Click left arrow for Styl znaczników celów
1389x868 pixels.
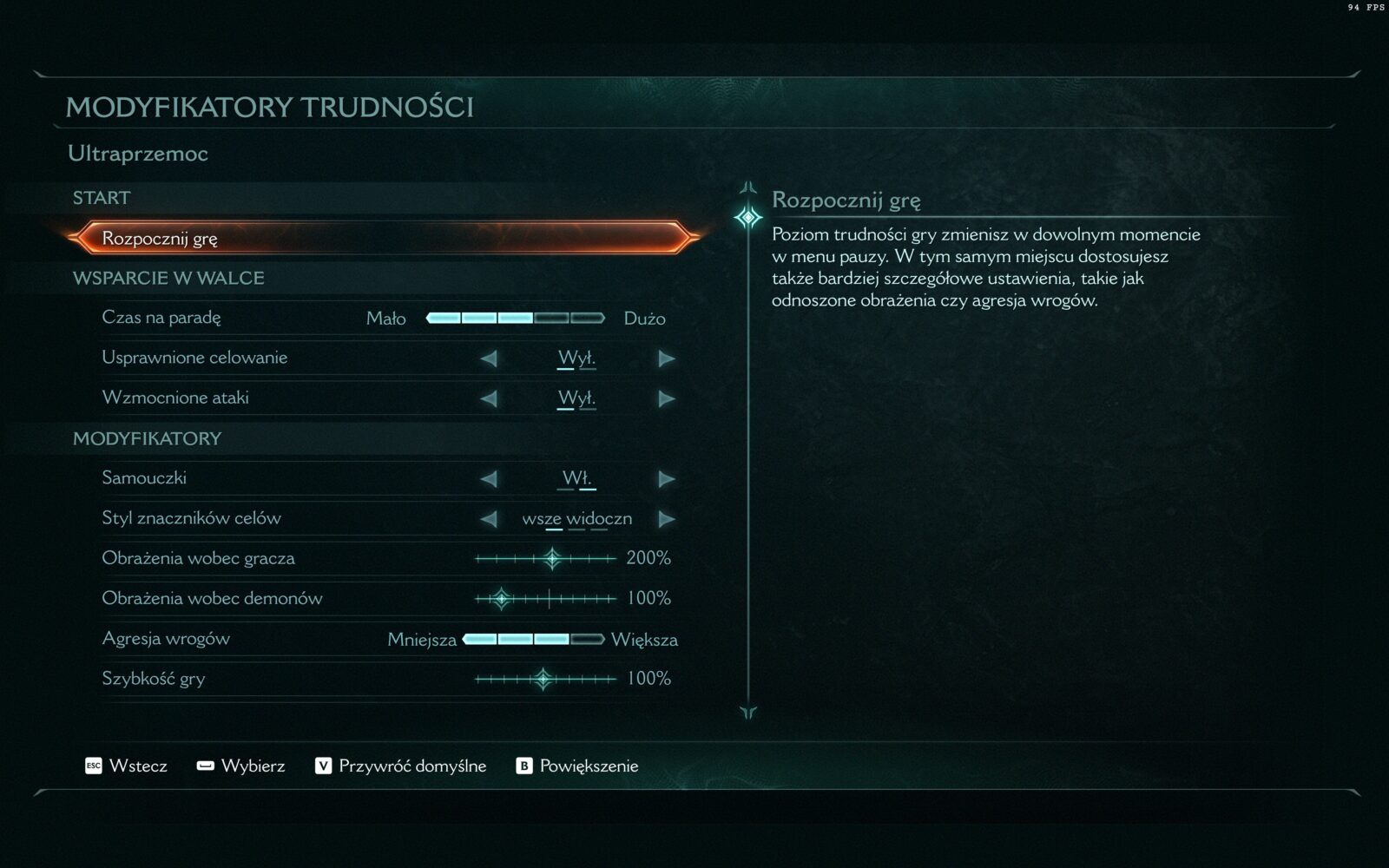(x=489, y=519)
